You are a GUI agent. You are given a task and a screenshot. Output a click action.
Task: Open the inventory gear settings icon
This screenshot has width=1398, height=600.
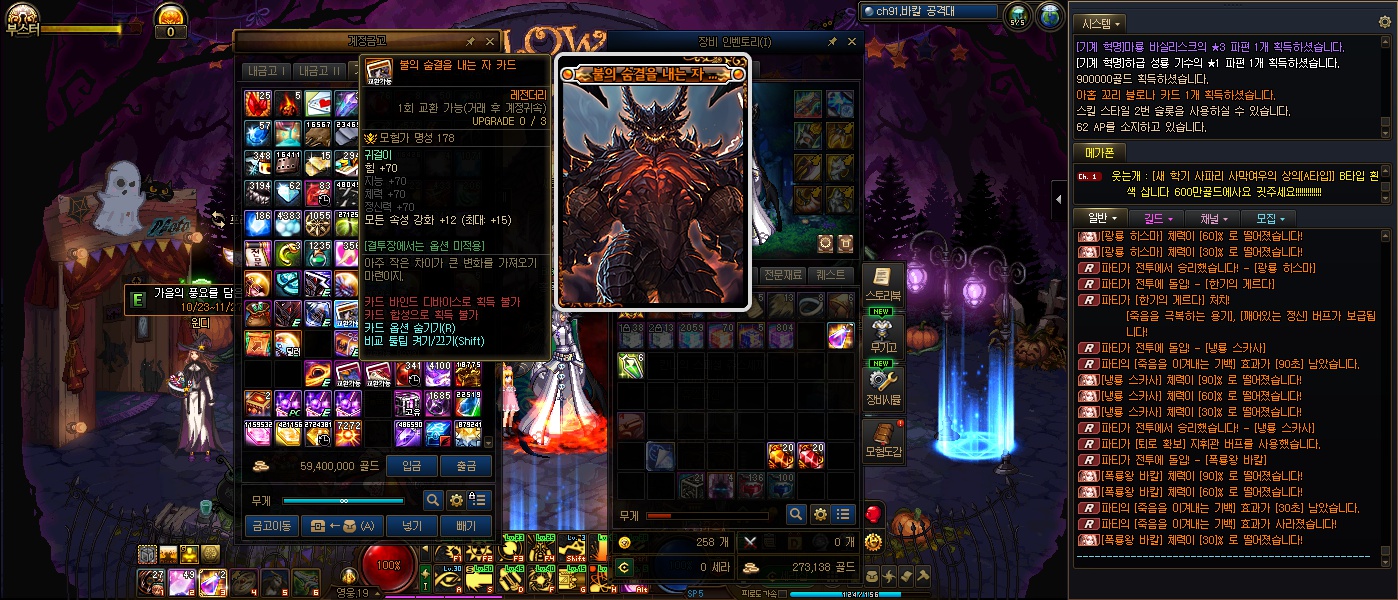[x=820, y=514]
